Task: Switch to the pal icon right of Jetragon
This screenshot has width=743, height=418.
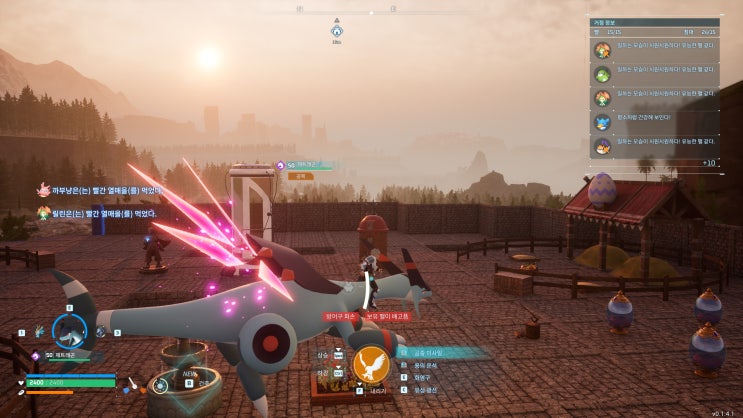Action: (x=100, y=331)
